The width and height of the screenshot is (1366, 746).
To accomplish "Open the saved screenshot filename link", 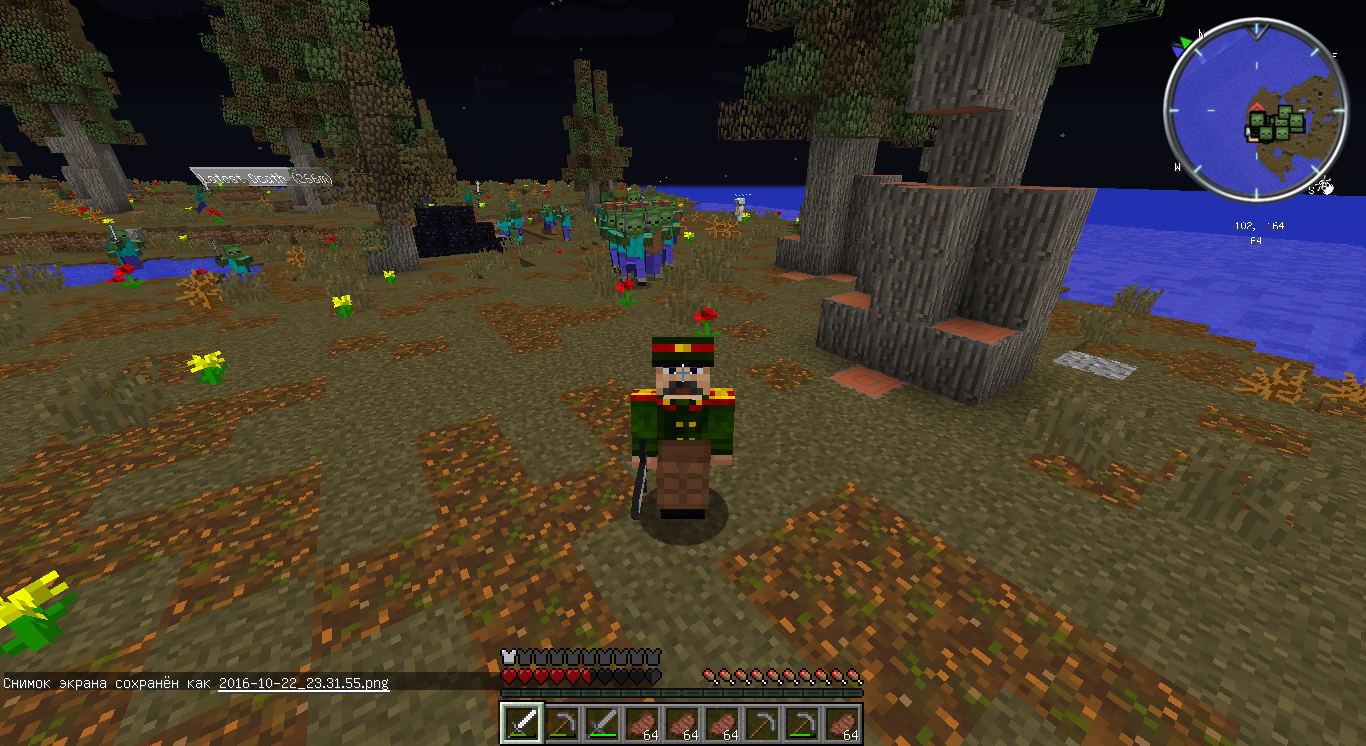I will pos(303,683).
